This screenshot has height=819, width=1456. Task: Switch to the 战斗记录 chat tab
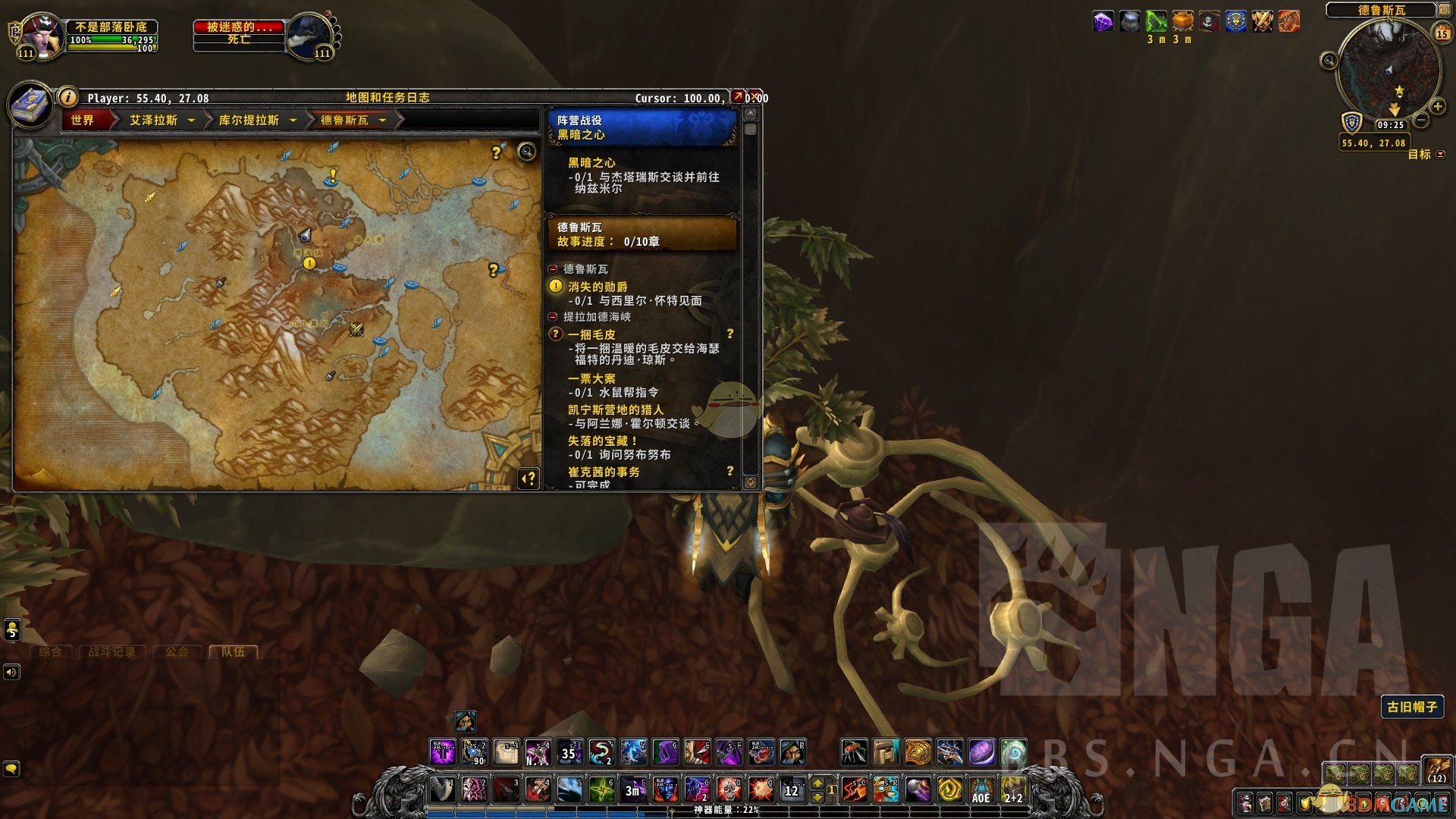click(x=111, y=651)
